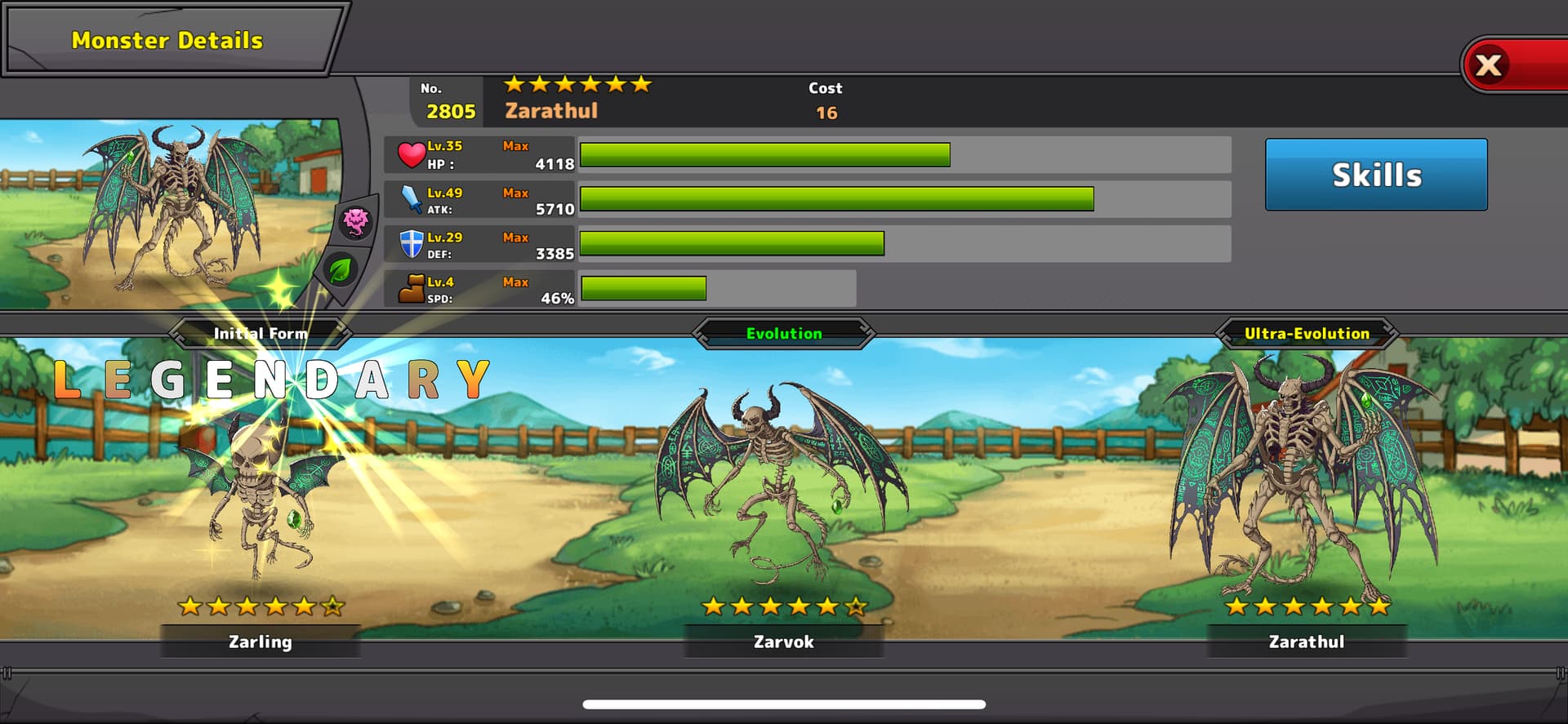Image resolution: width=1568 pixels, height=724 pixels.
Task: Choose the Zarvok evolution form
Action: click(x=782, y=490)
